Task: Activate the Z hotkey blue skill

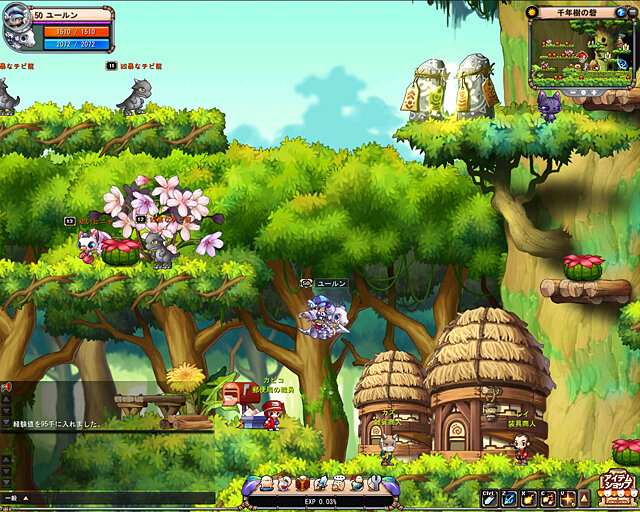Action: (509, 497)
